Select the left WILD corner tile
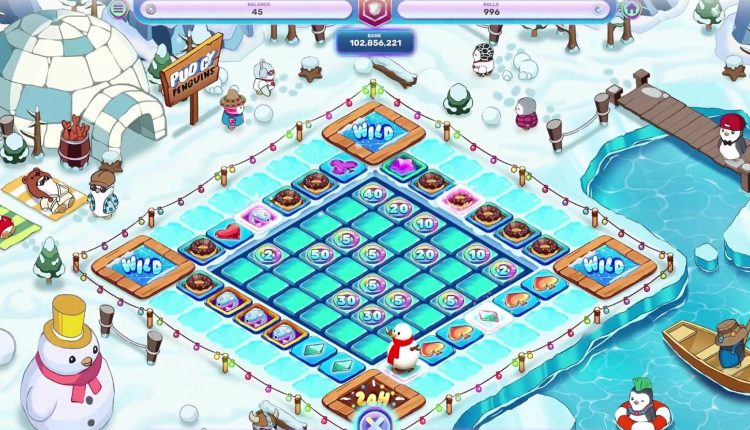Image resolution: width=750 pixels, height=430 pixels. (141, 266)
